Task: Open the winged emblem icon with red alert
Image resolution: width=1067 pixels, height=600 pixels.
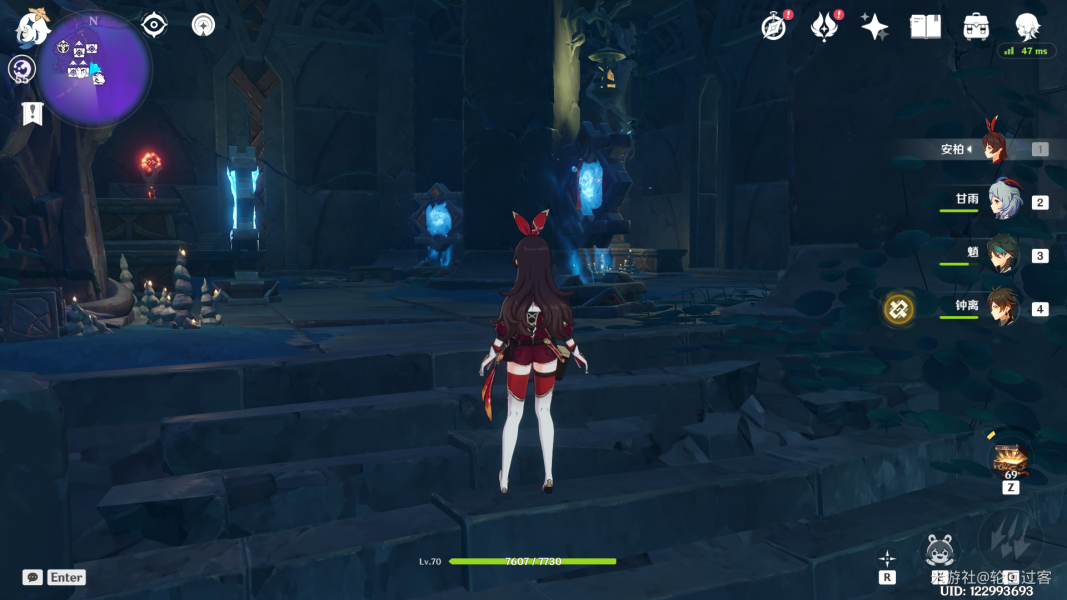Action: point(824,27)
